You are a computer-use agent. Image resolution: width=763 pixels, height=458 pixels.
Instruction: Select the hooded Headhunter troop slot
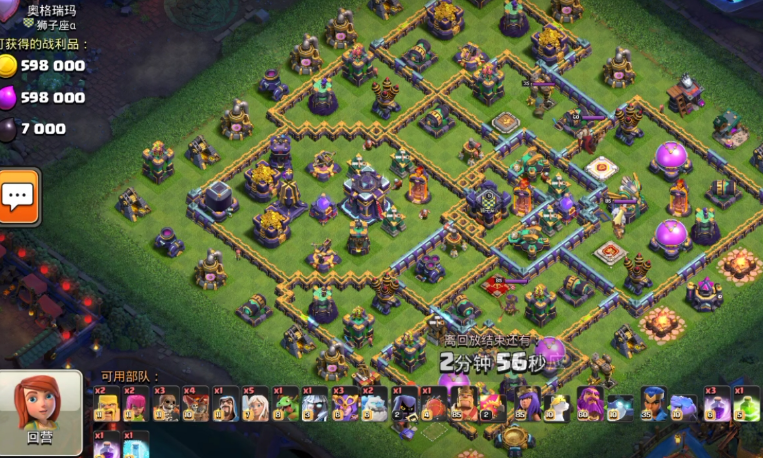click(404, 403)
